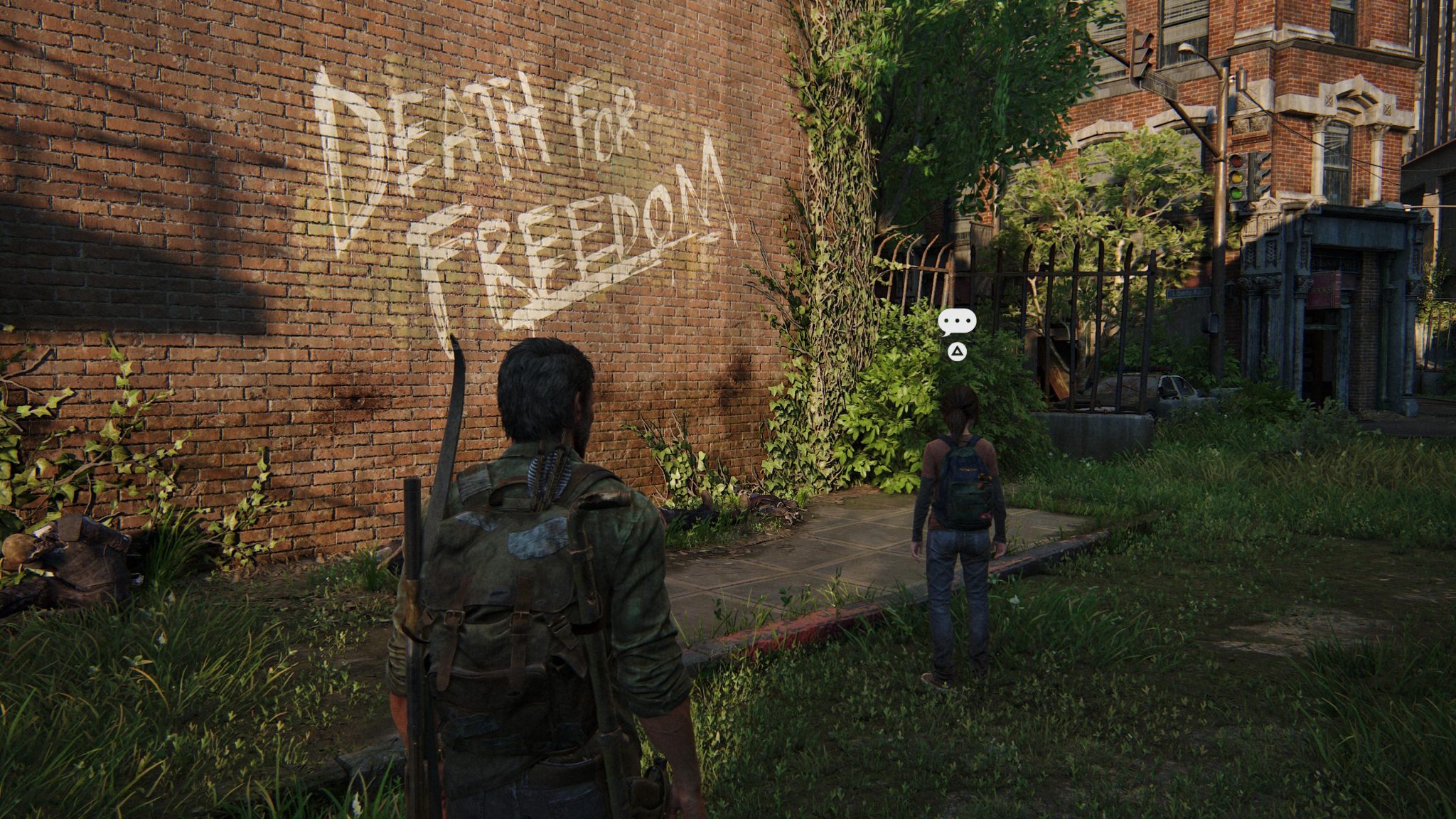Image resolution: width=1456 pixels, height=819 pixels.
Task: Select the pedestrian signal box on the pole
Action: tap(1241, 77)
